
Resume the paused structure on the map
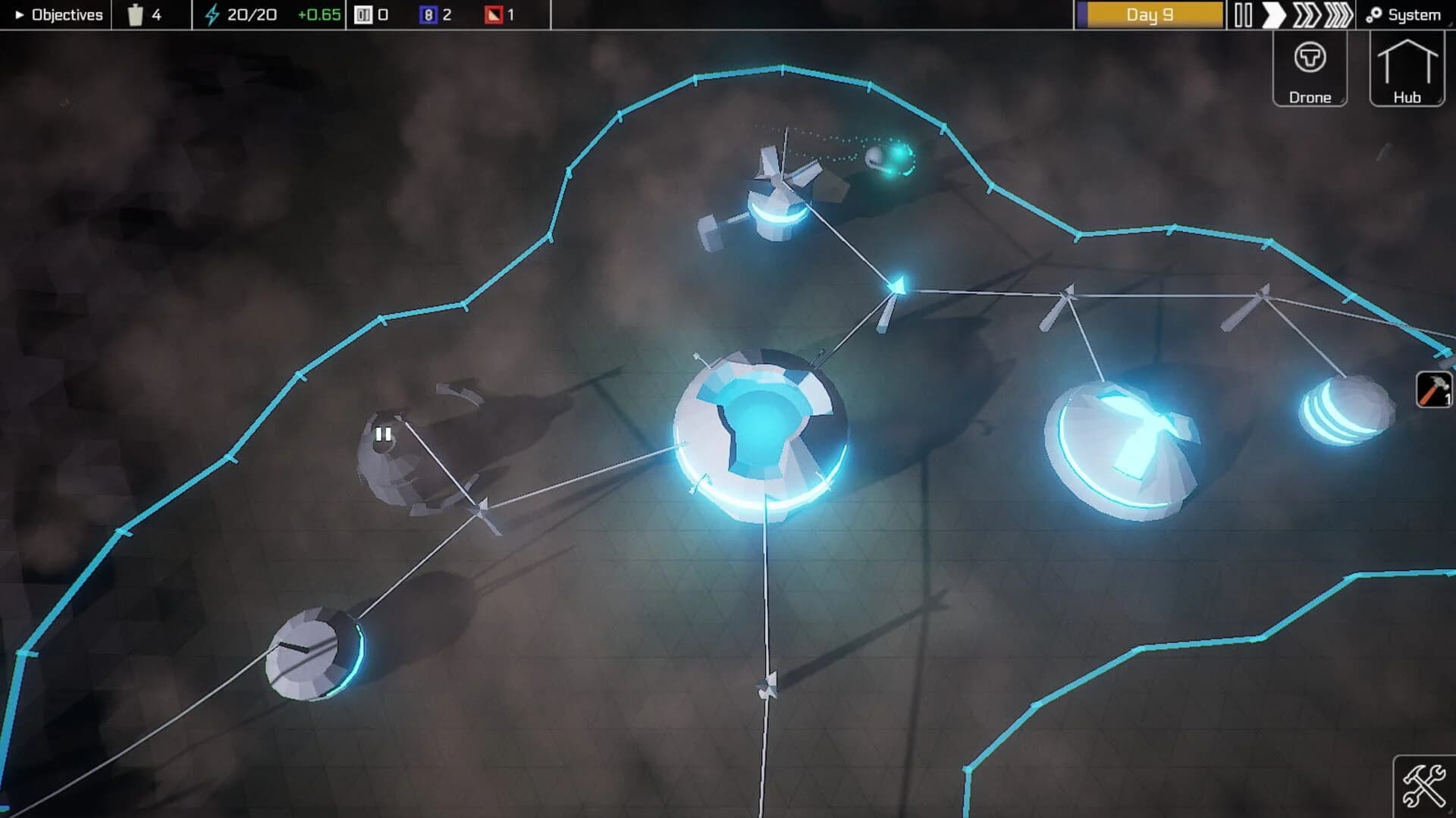(x=383, y=434)
